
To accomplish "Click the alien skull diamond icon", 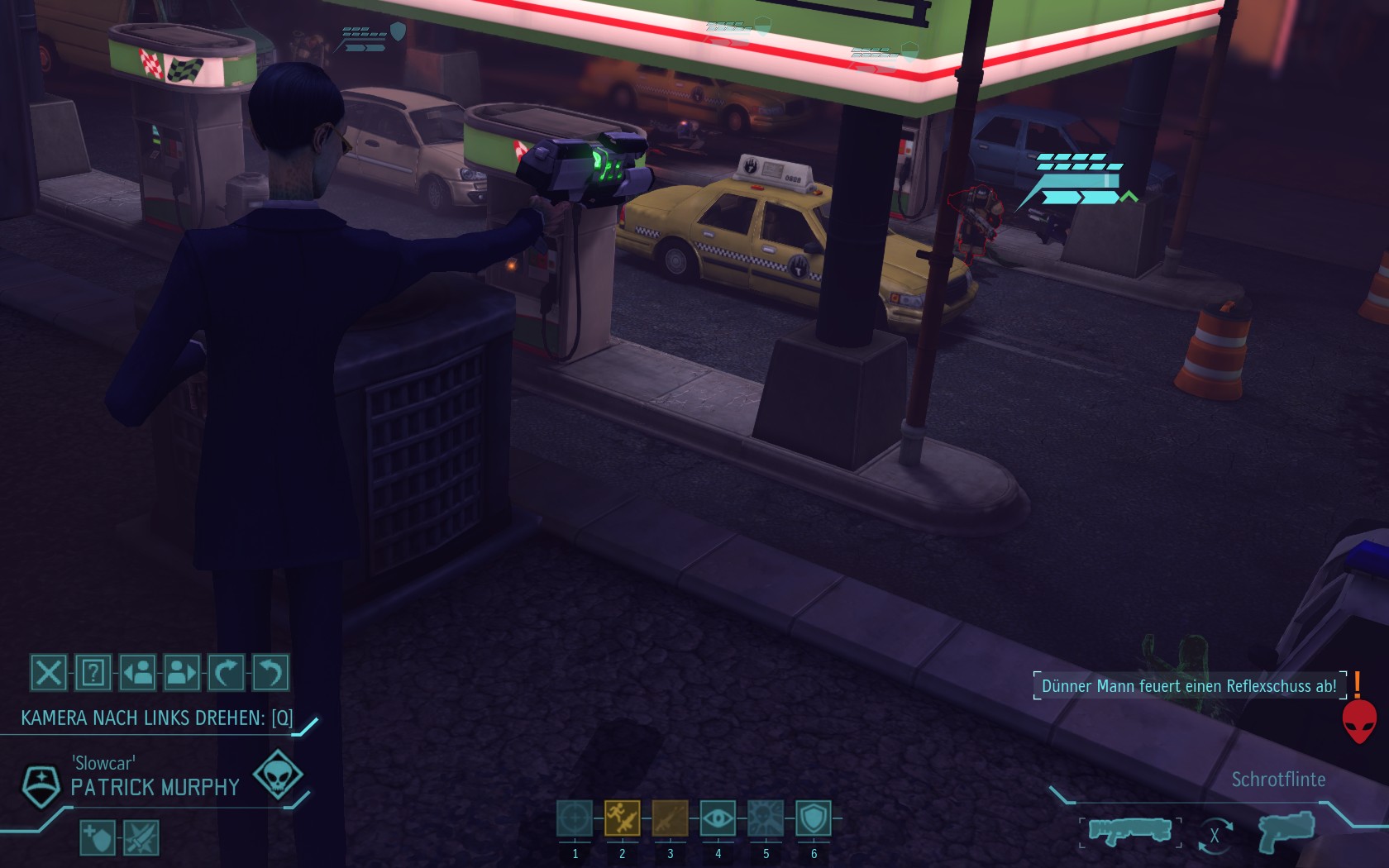I will click(x=277, y=775).
